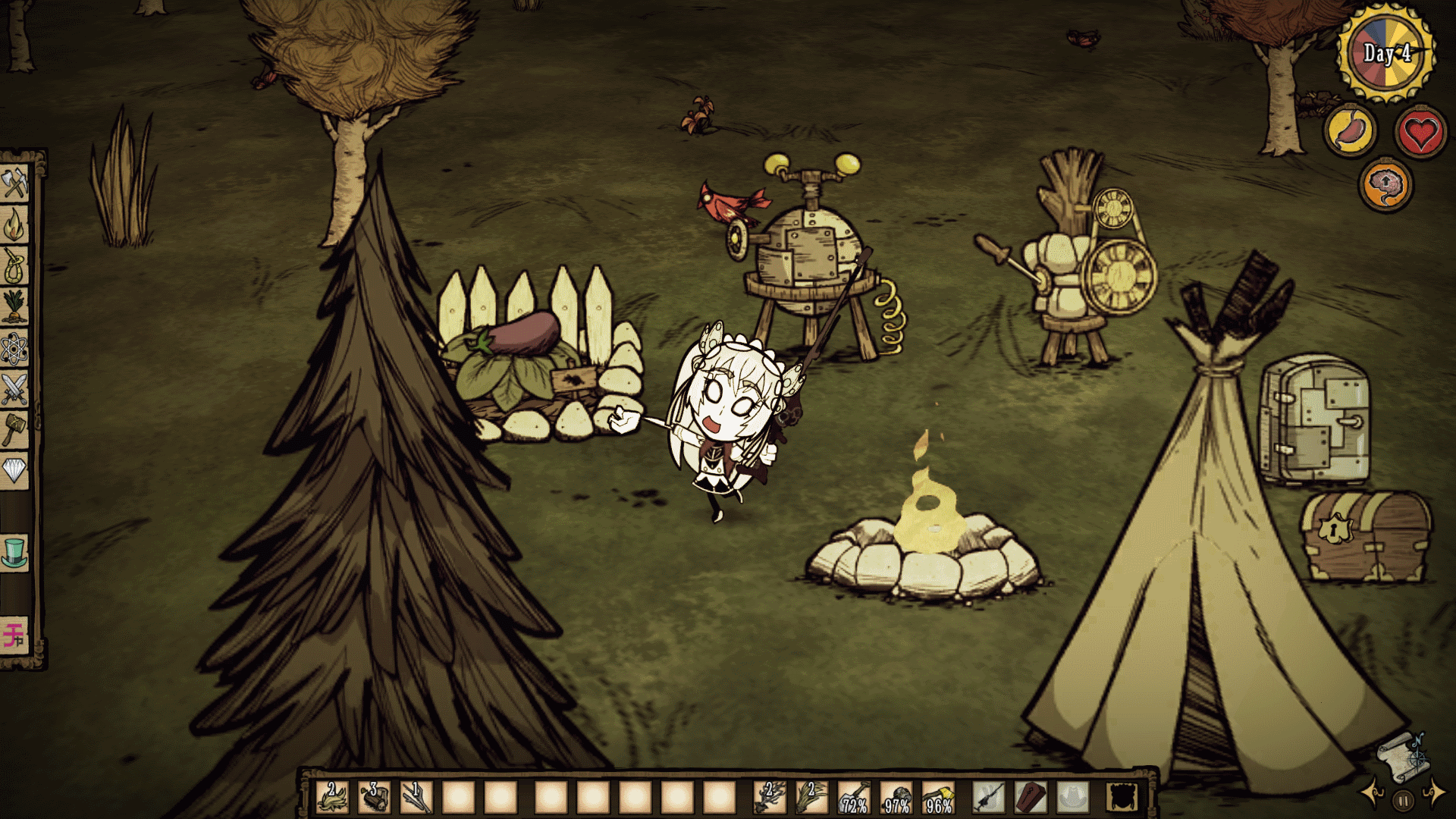Open the Science atom crafting tab
The height and width of the screenshot is (819, 1456).
(x=15, y=349)
